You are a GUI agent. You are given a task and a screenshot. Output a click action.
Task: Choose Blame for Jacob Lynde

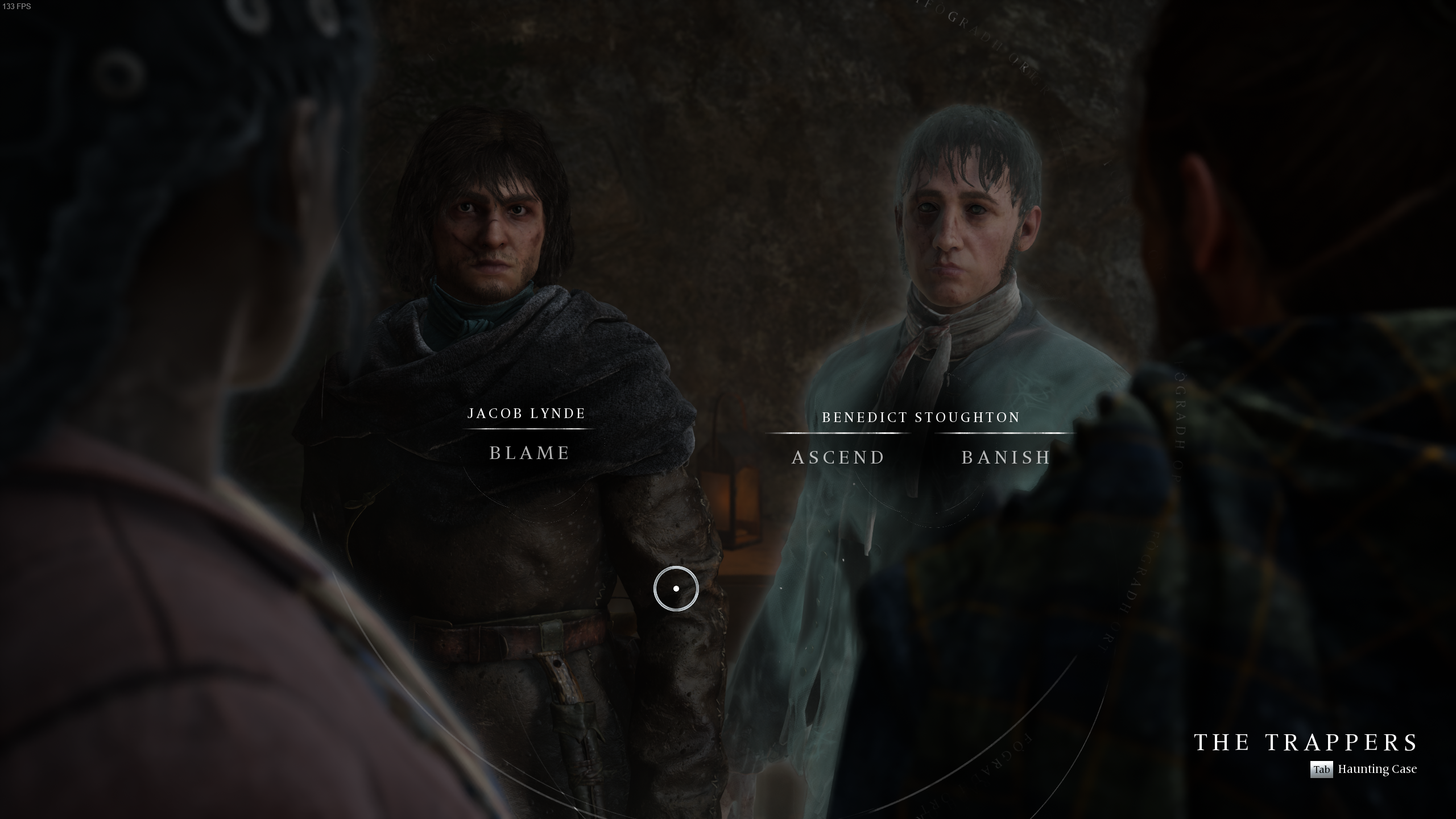[x=530, y=453]
